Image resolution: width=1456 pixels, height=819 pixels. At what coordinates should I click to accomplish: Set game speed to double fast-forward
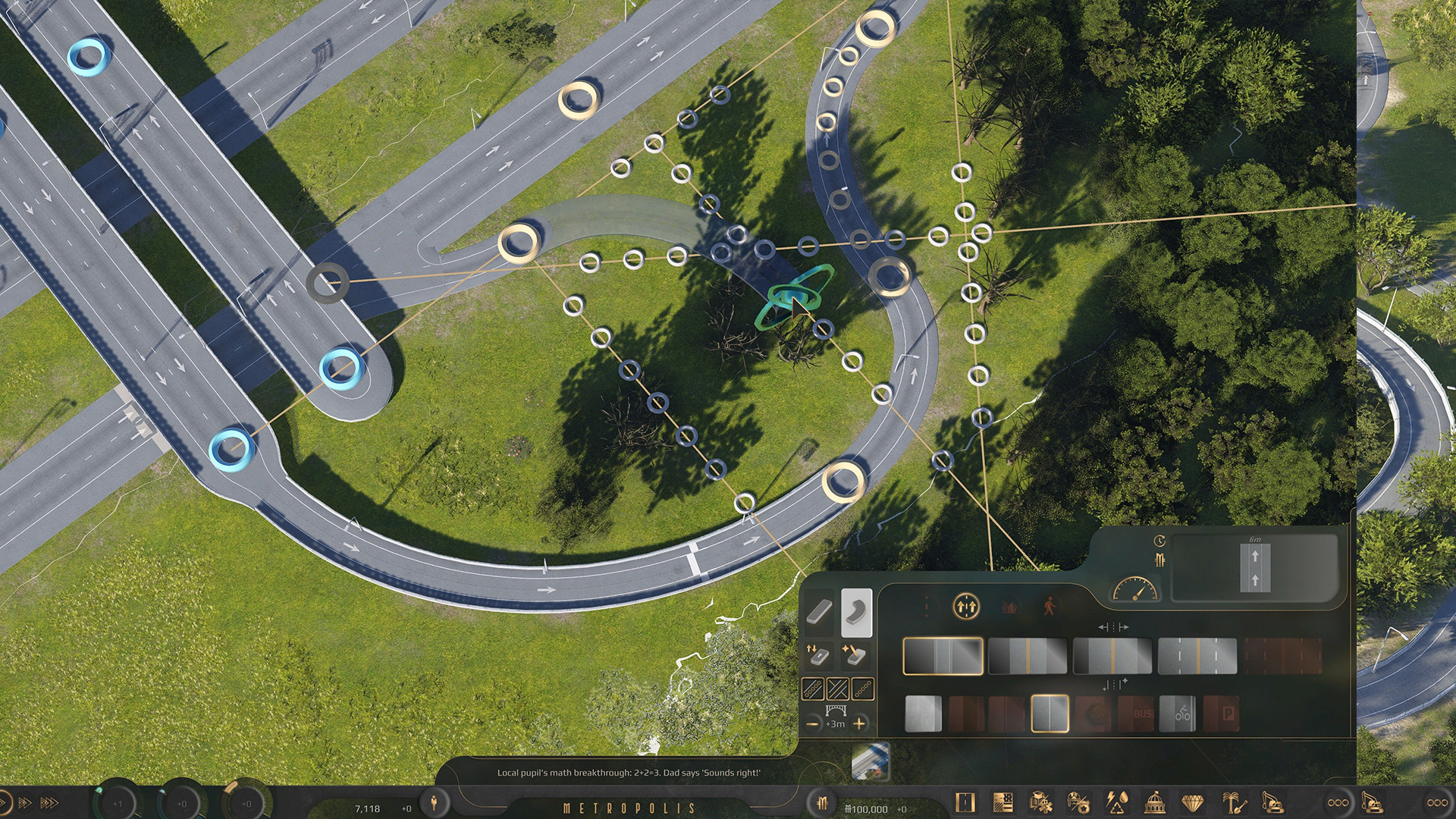coord(24,802)
